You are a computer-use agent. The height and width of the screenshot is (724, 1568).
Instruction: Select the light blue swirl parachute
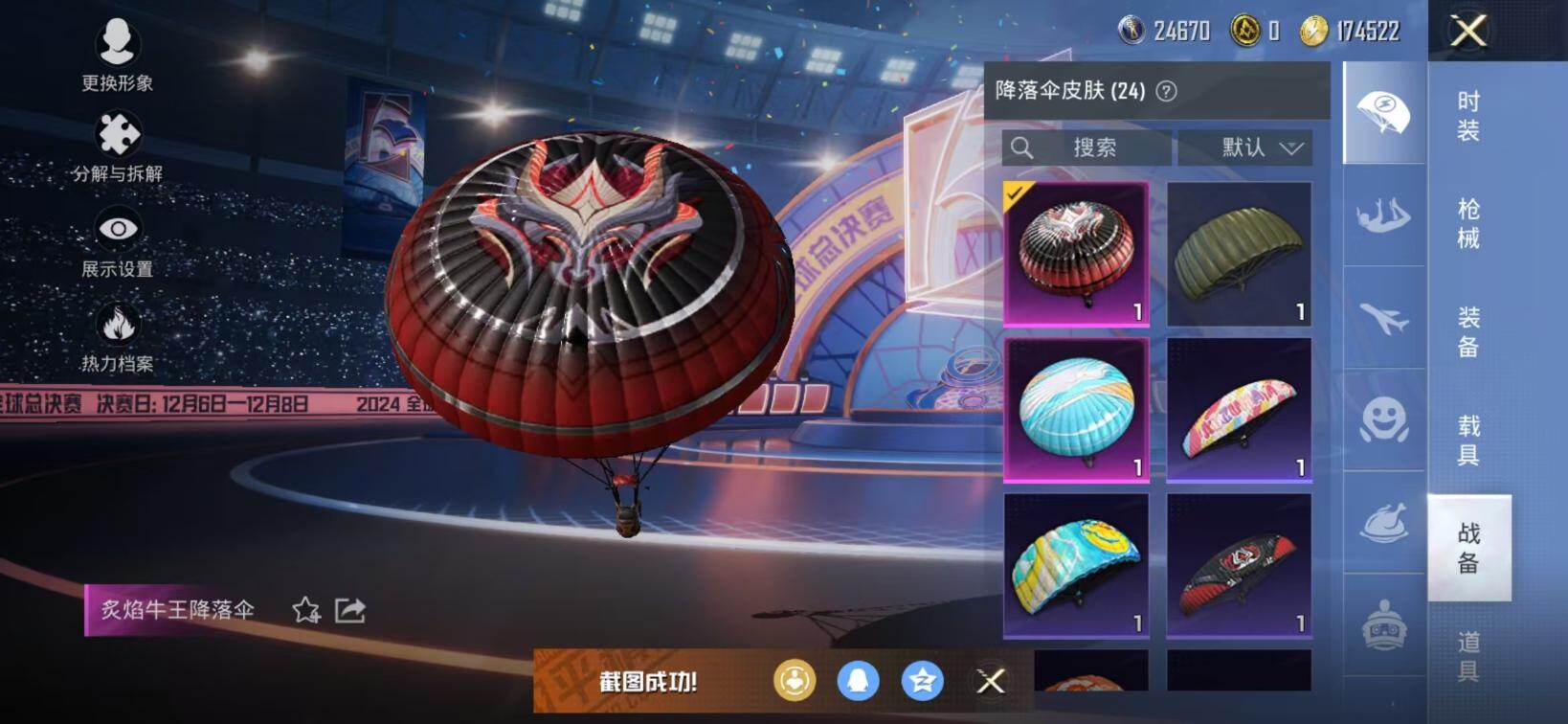(1076, 409)
